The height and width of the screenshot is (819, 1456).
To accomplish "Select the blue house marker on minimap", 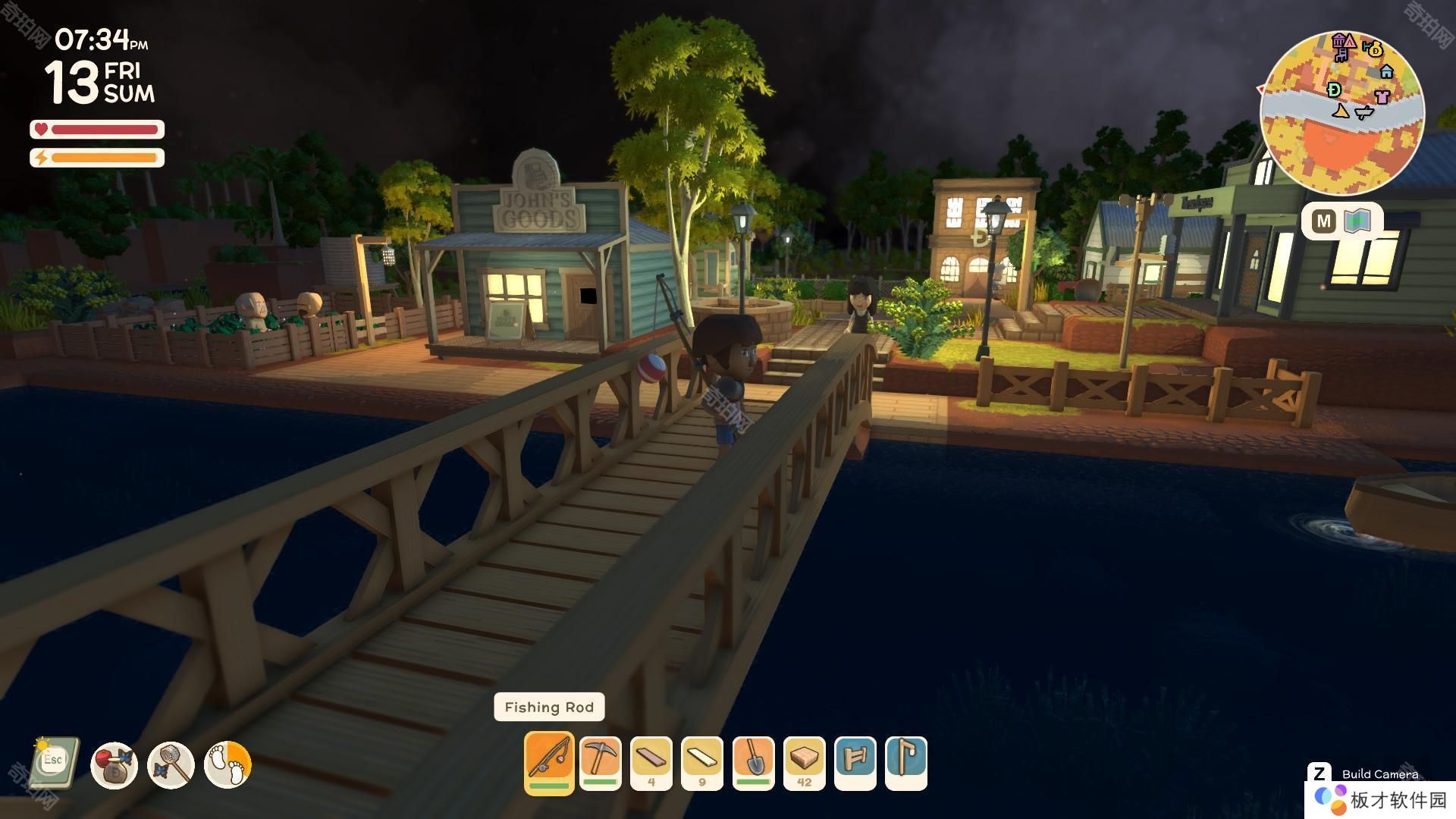I will coord(1387,71).
